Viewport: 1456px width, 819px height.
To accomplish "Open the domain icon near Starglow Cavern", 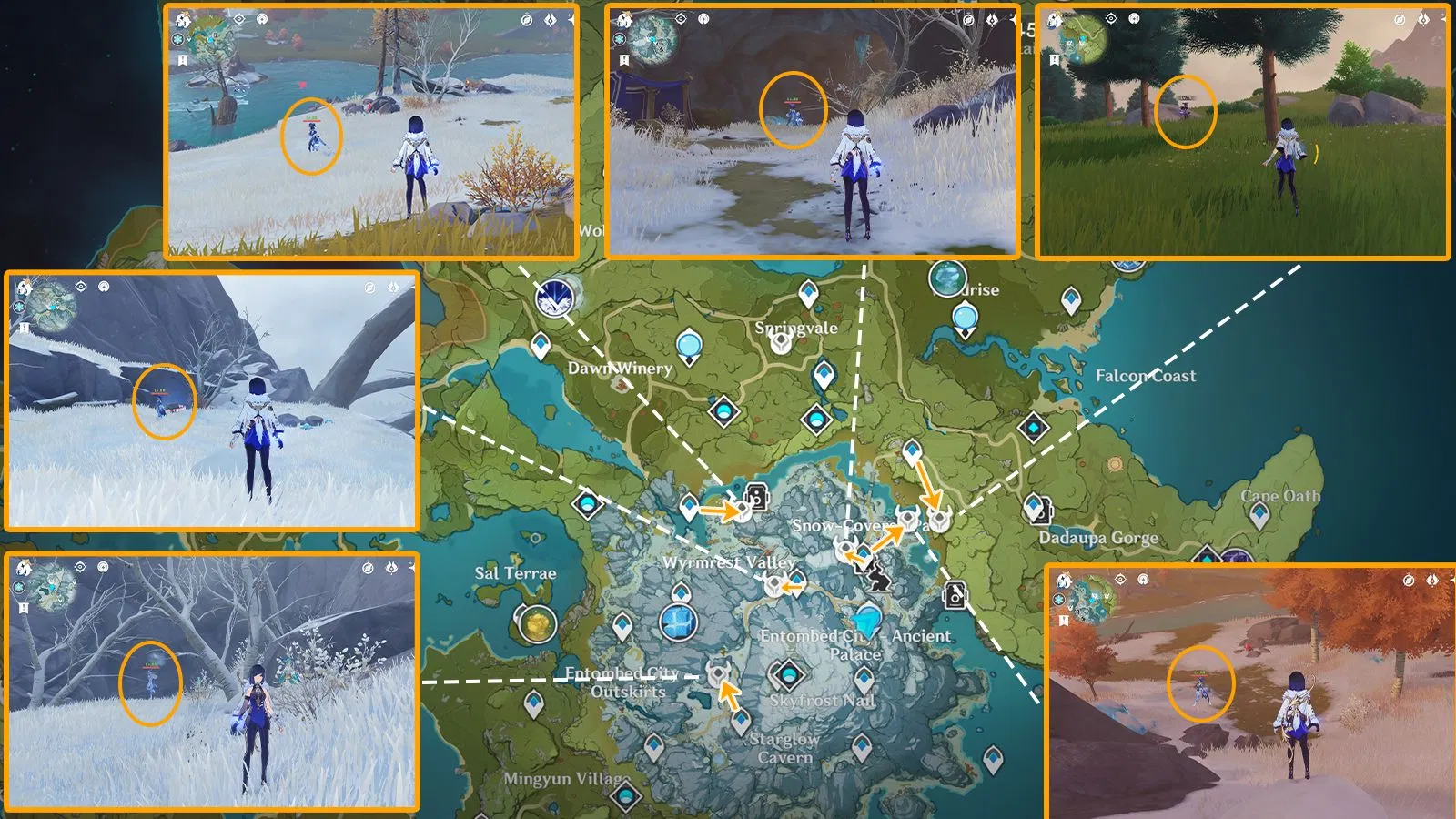I will coord(789,676).
